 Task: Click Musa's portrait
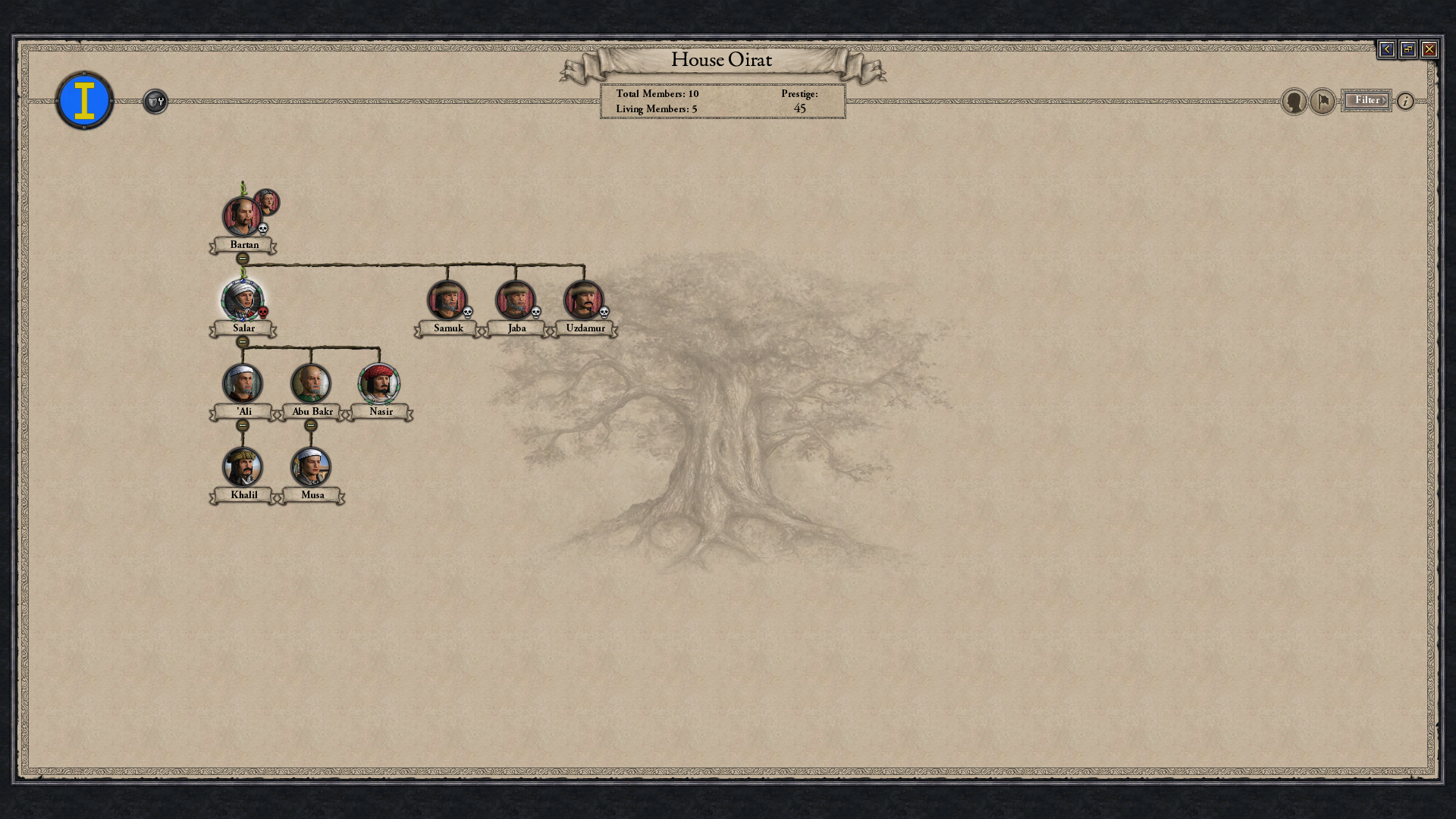312,467
